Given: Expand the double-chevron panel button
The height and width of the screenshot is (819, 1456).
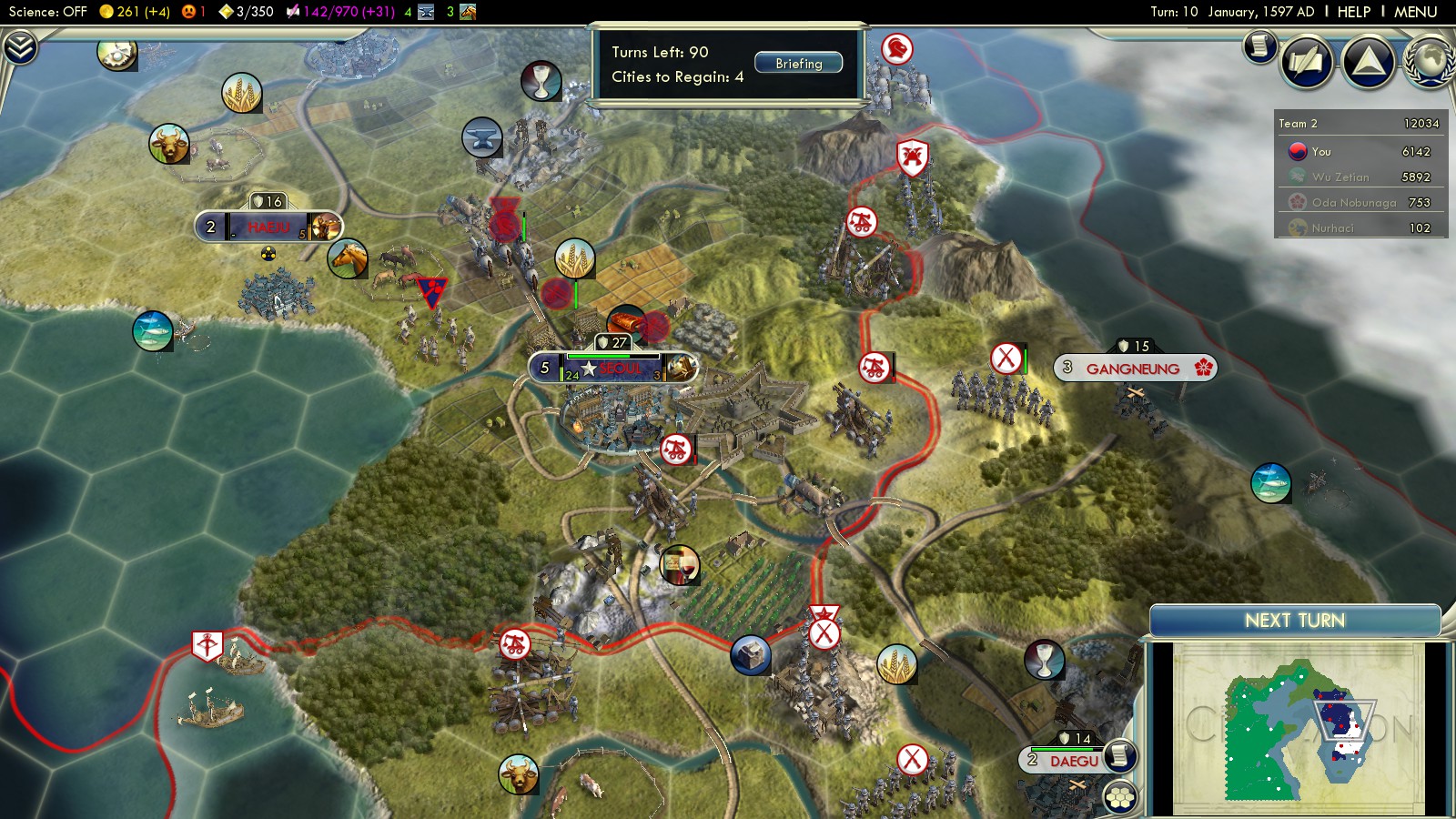Looking at the screenshot, I should coord(20,47).
